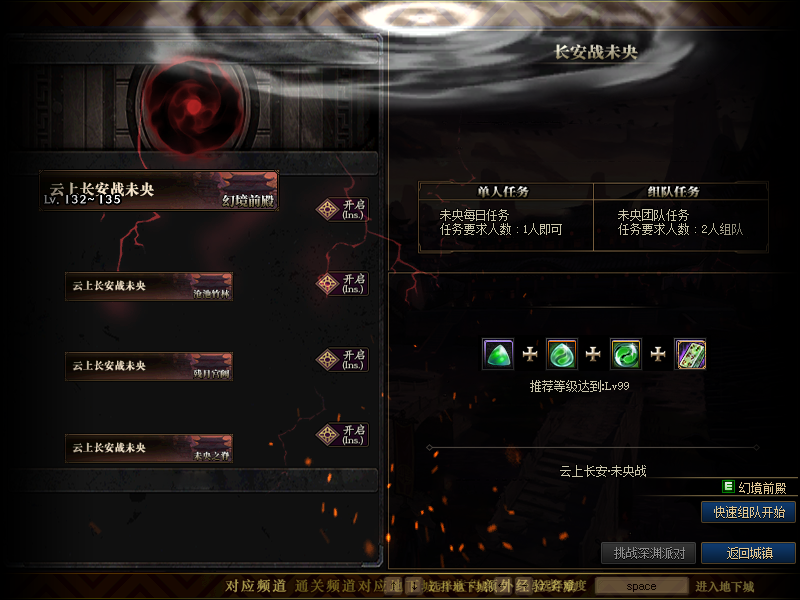This screenshot has width=800, height=600.
Task: Click the 挑战深渊派对 button
Action: 648,553
